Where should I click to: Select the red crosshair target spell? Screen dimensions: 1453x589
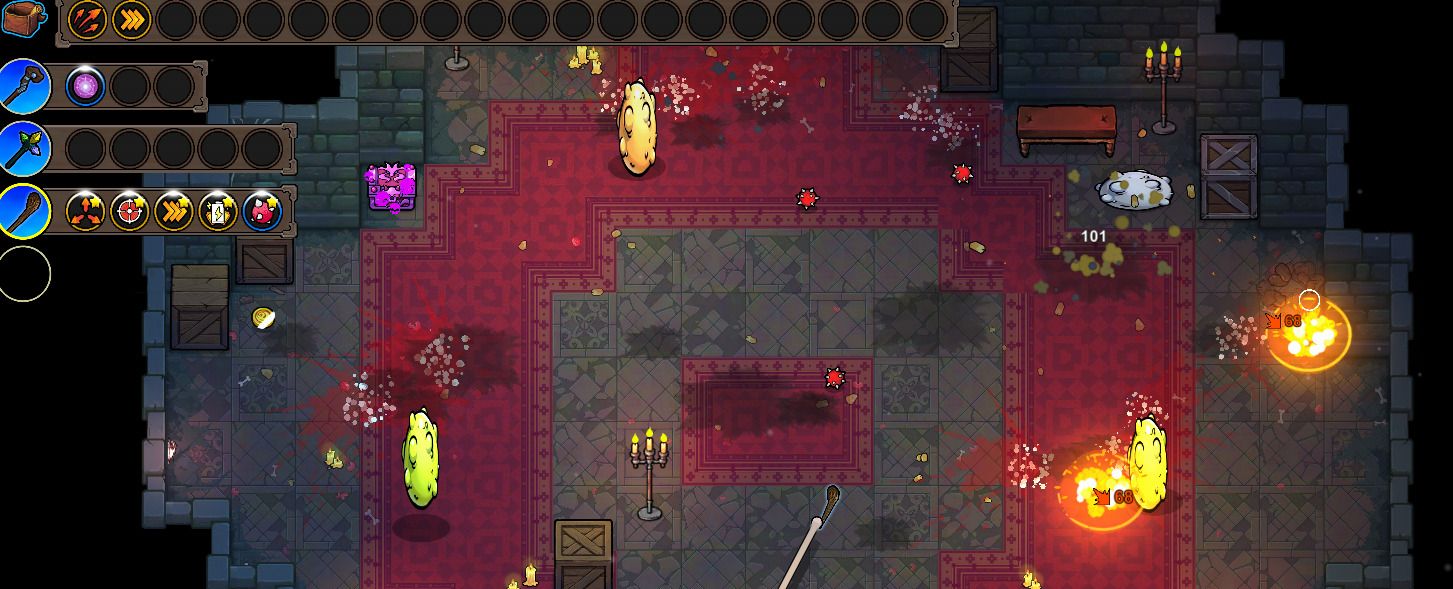pyautogui.click(x=130, y=211)
